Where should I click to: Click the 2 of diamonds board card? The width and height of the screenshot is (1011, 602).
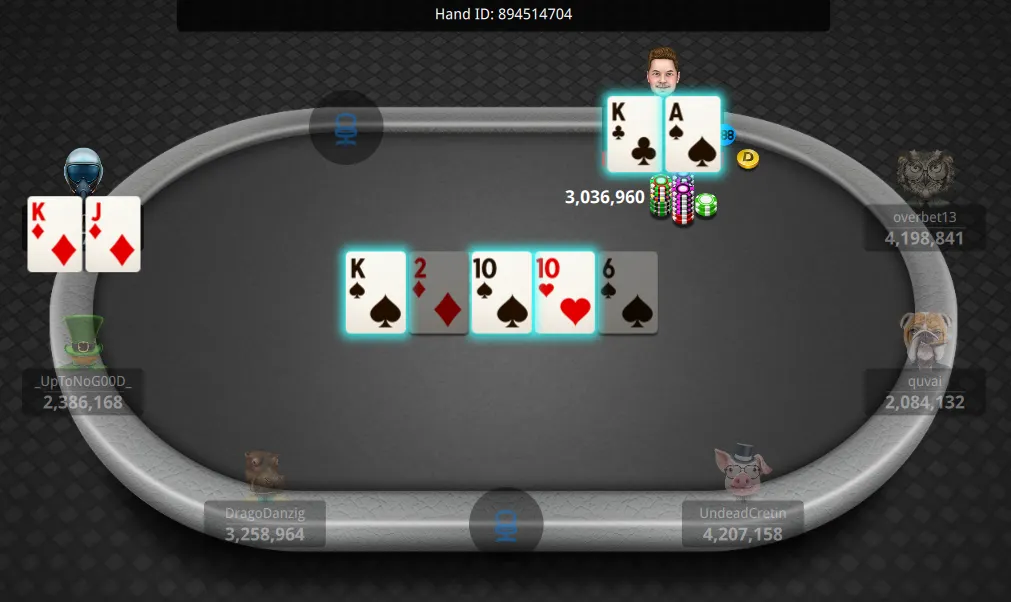[439, 292]
